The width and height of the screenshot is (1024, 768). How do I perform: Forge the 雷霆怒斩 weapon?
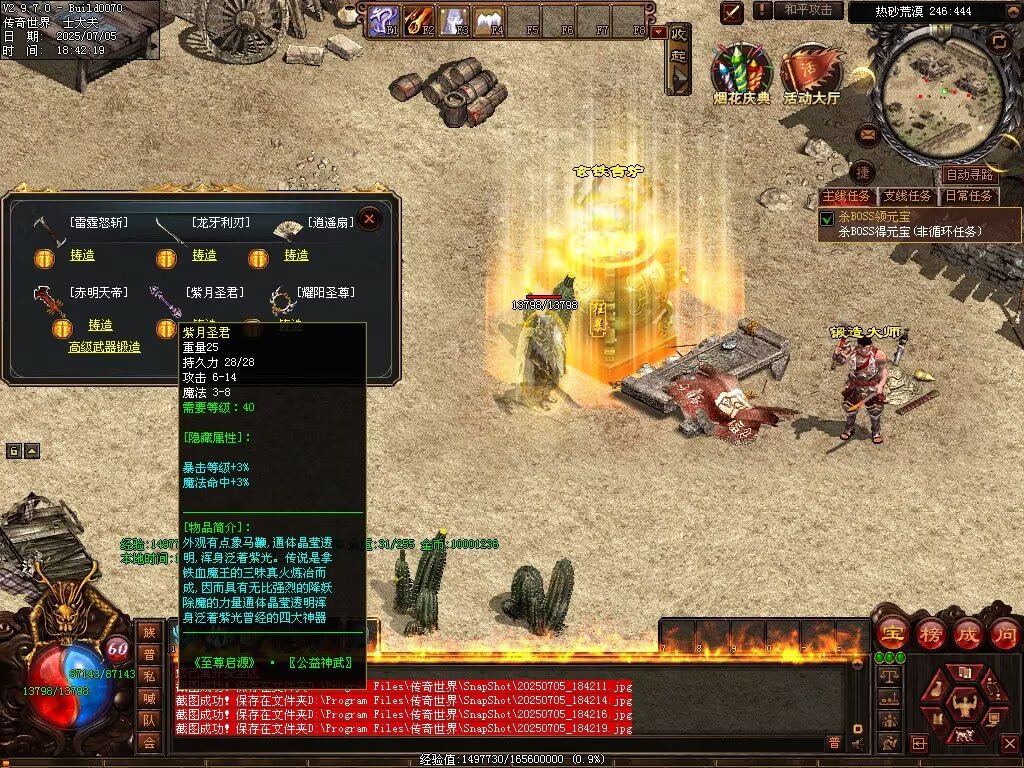point(82,256)
